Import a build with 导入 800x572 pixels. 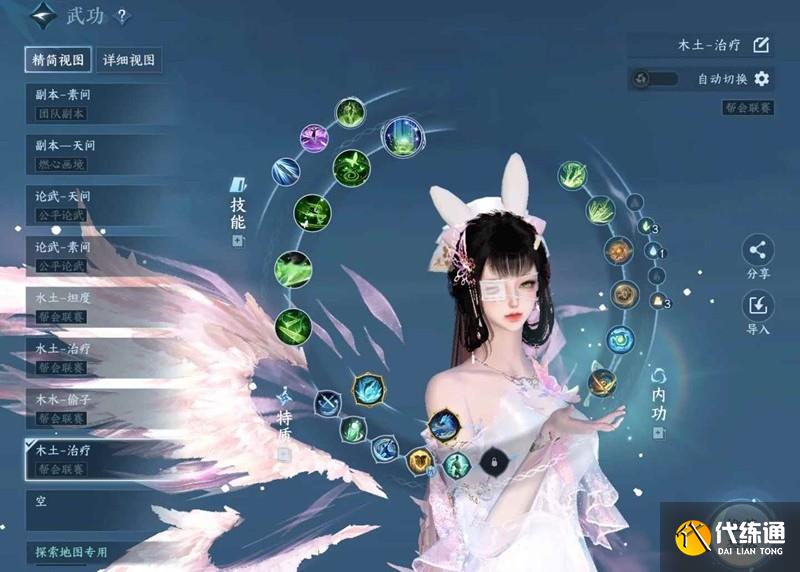click(758, 310)
